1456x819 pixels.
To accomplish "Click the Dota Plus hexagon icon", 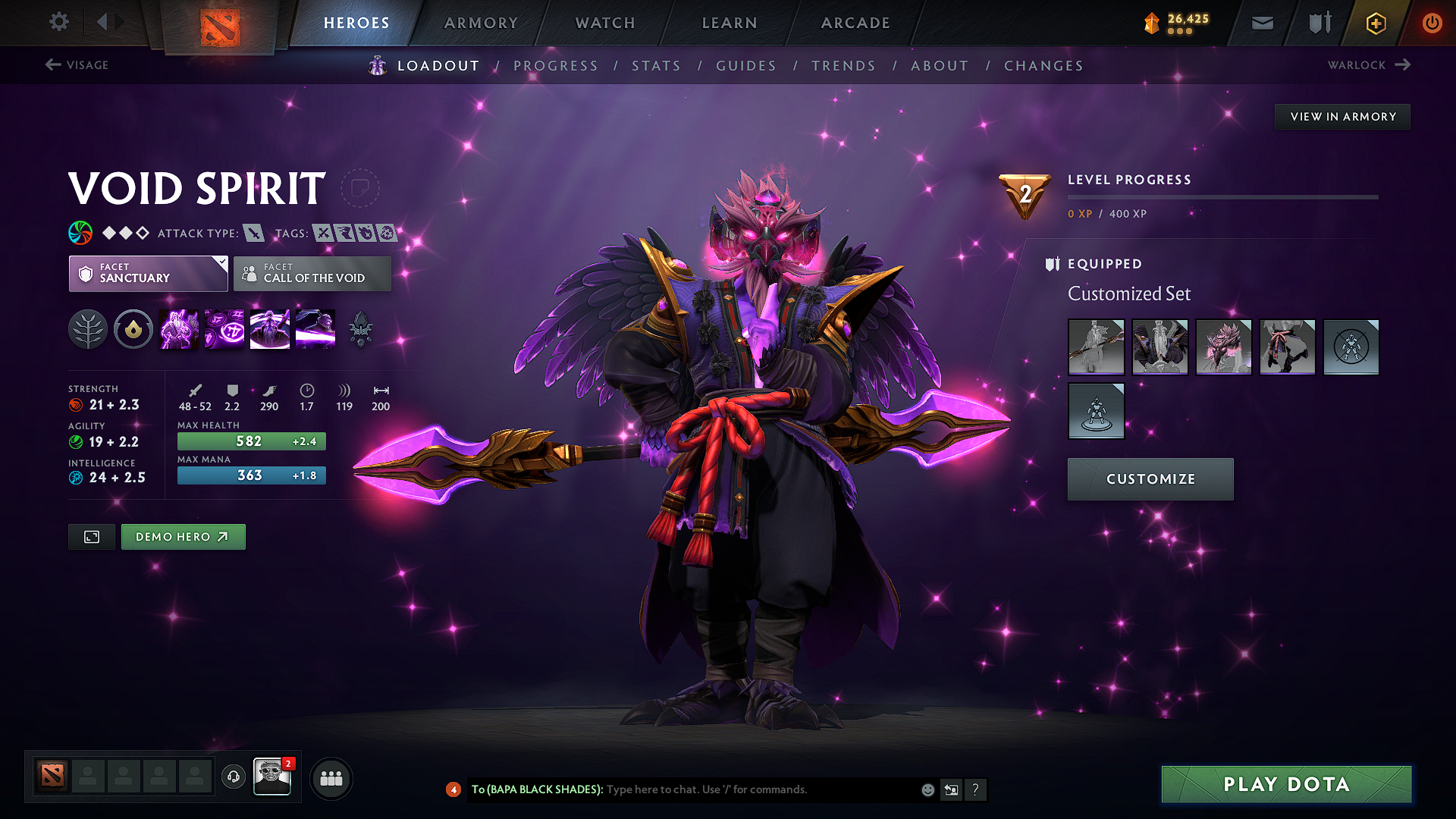I will tap(1375, 23).
